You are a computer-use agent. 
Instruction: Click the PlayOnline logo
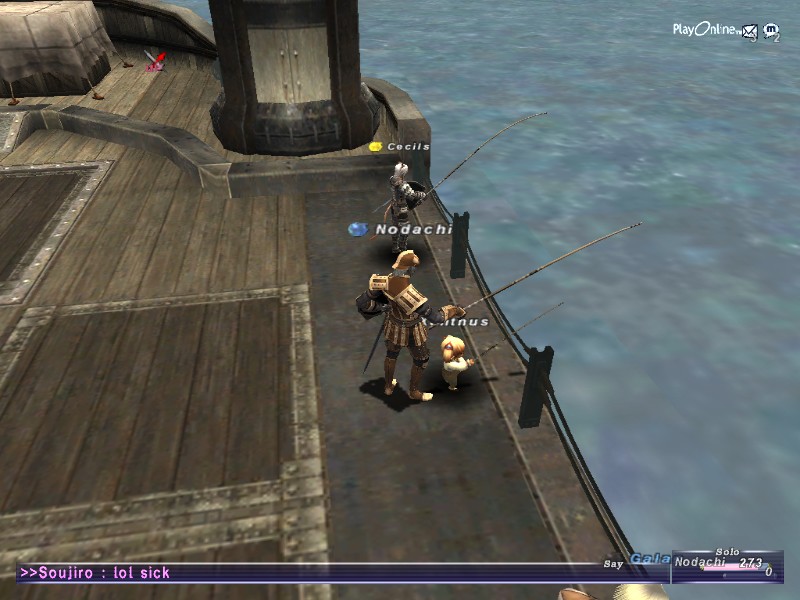[x=705, y=30]
